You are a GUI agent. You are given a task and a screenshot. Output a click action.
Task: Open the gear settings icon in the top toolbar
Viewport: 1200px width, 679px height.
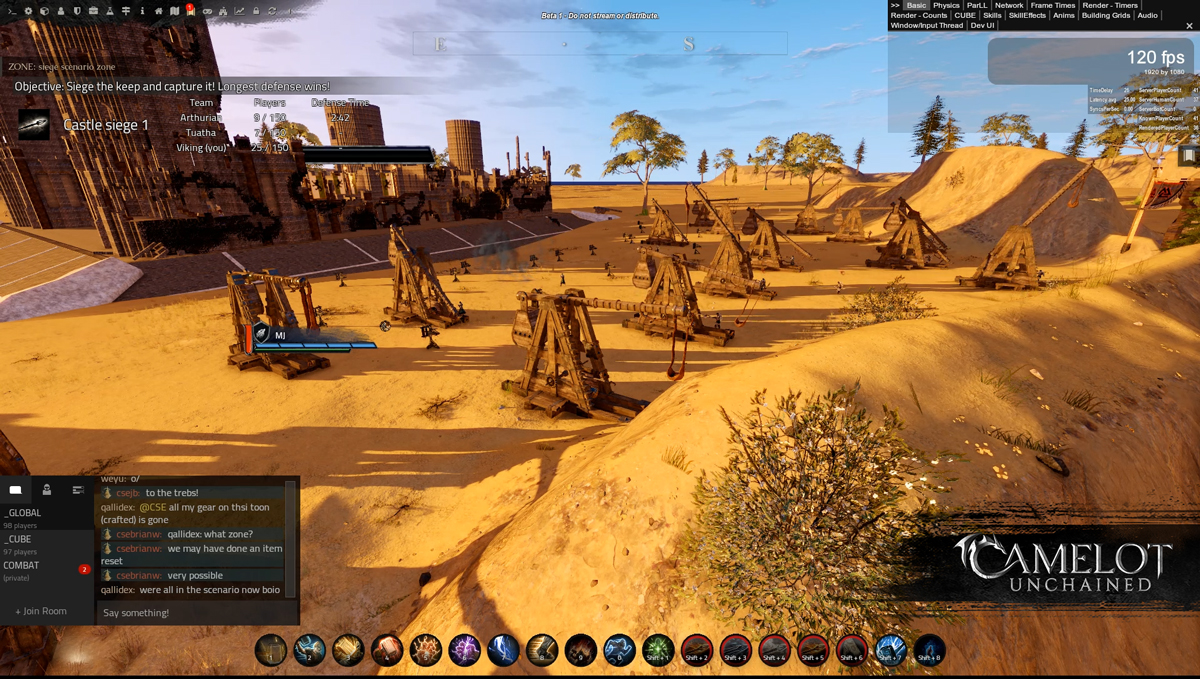(28, 11)
